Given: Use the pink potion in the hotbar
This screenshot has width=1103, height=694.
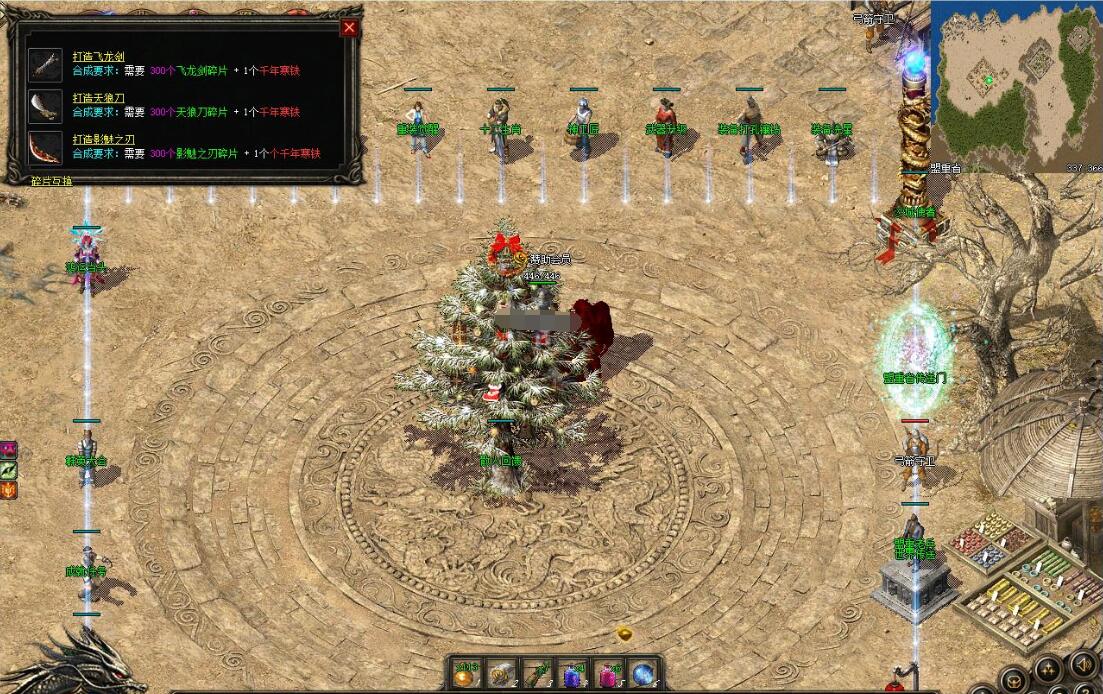Looking at the screenshot, I should click(609, 674).
